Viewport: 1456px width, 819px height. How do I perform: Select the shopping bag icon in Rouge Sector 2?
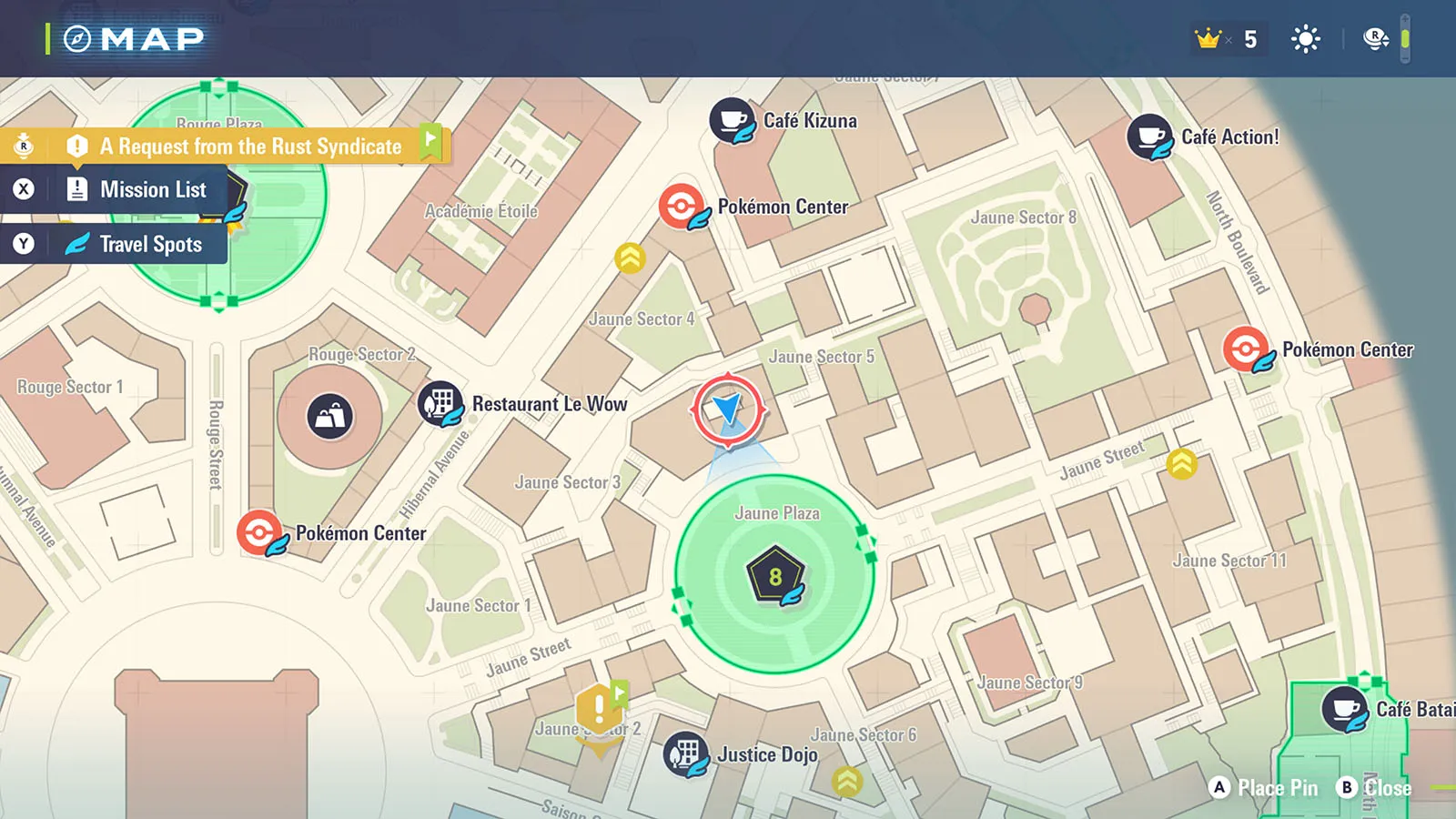tap(329, 417)
